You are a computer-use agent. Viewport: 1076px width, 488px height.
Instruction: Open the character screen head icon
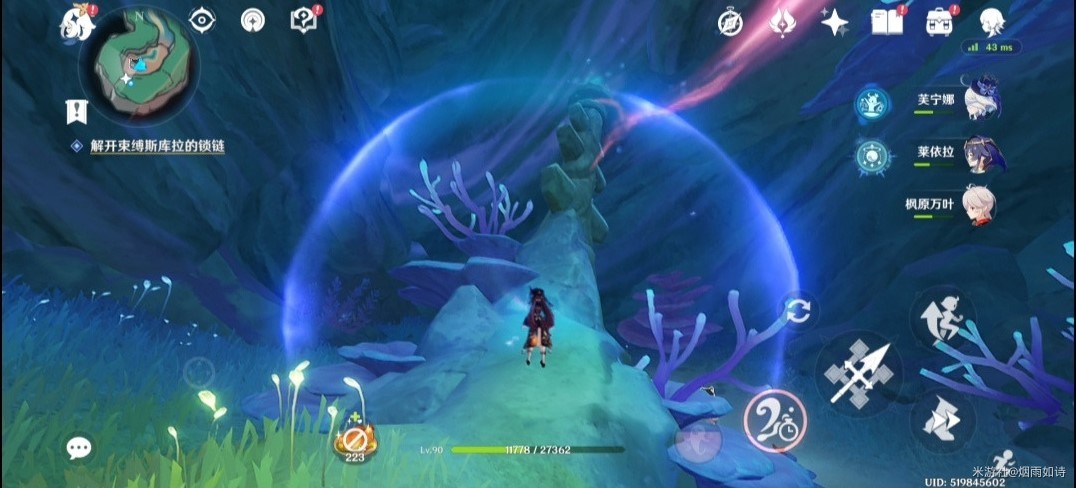pos(991,21)
